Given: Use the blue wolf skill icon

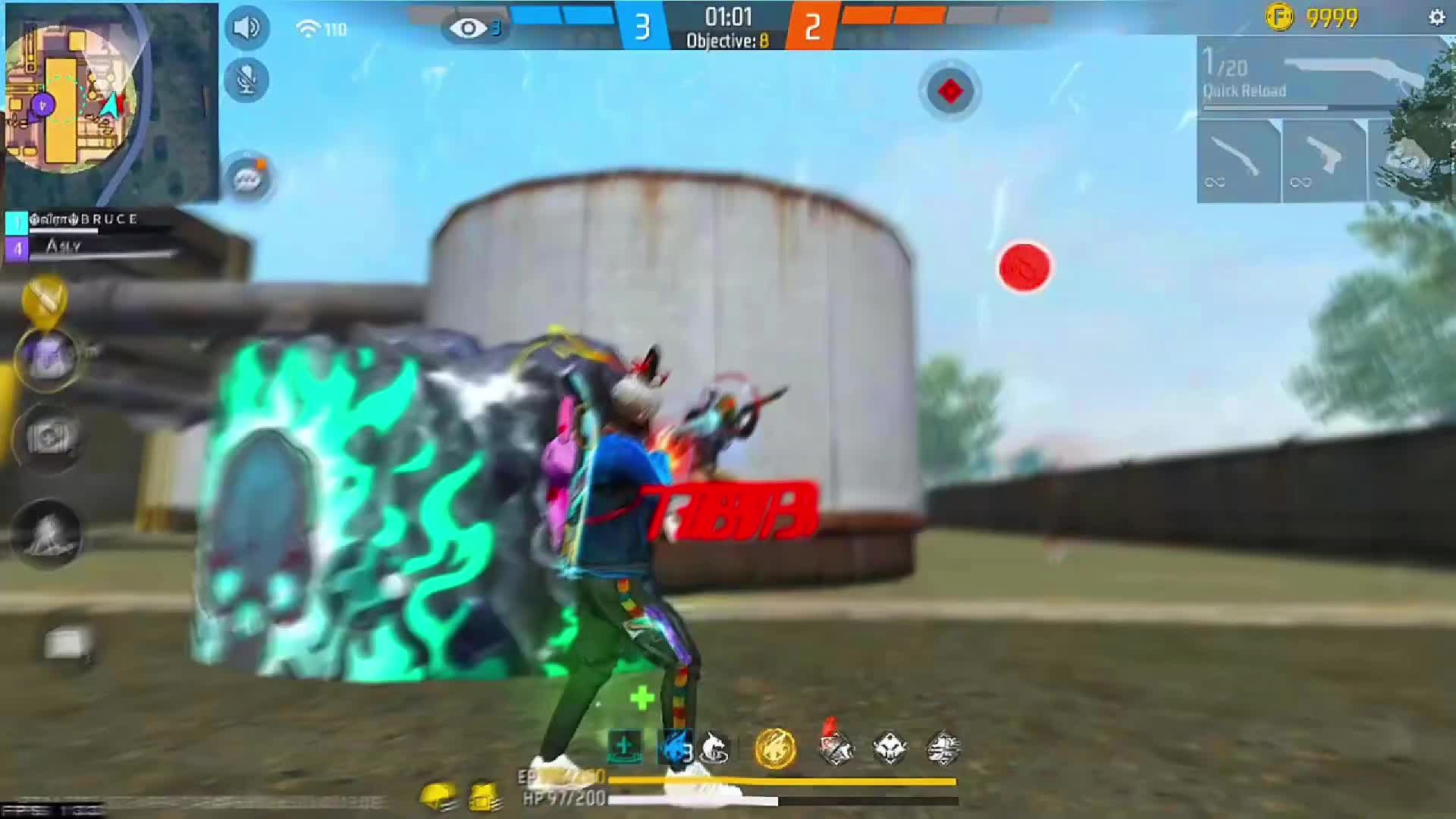Looking at the screenshot, I should (x=675, y=748).
